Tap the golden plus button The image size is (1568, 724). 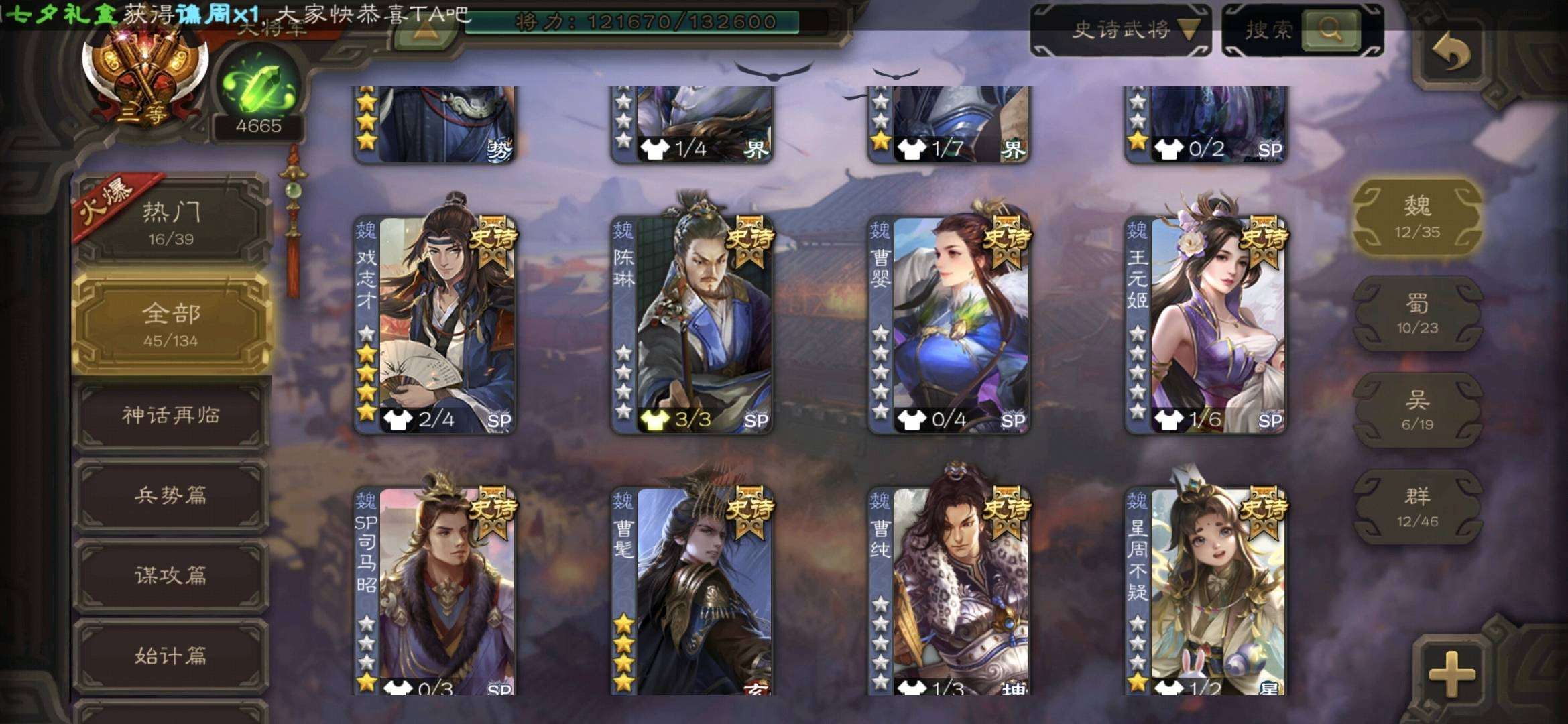pyautogui.click(x=1452, y=672)
